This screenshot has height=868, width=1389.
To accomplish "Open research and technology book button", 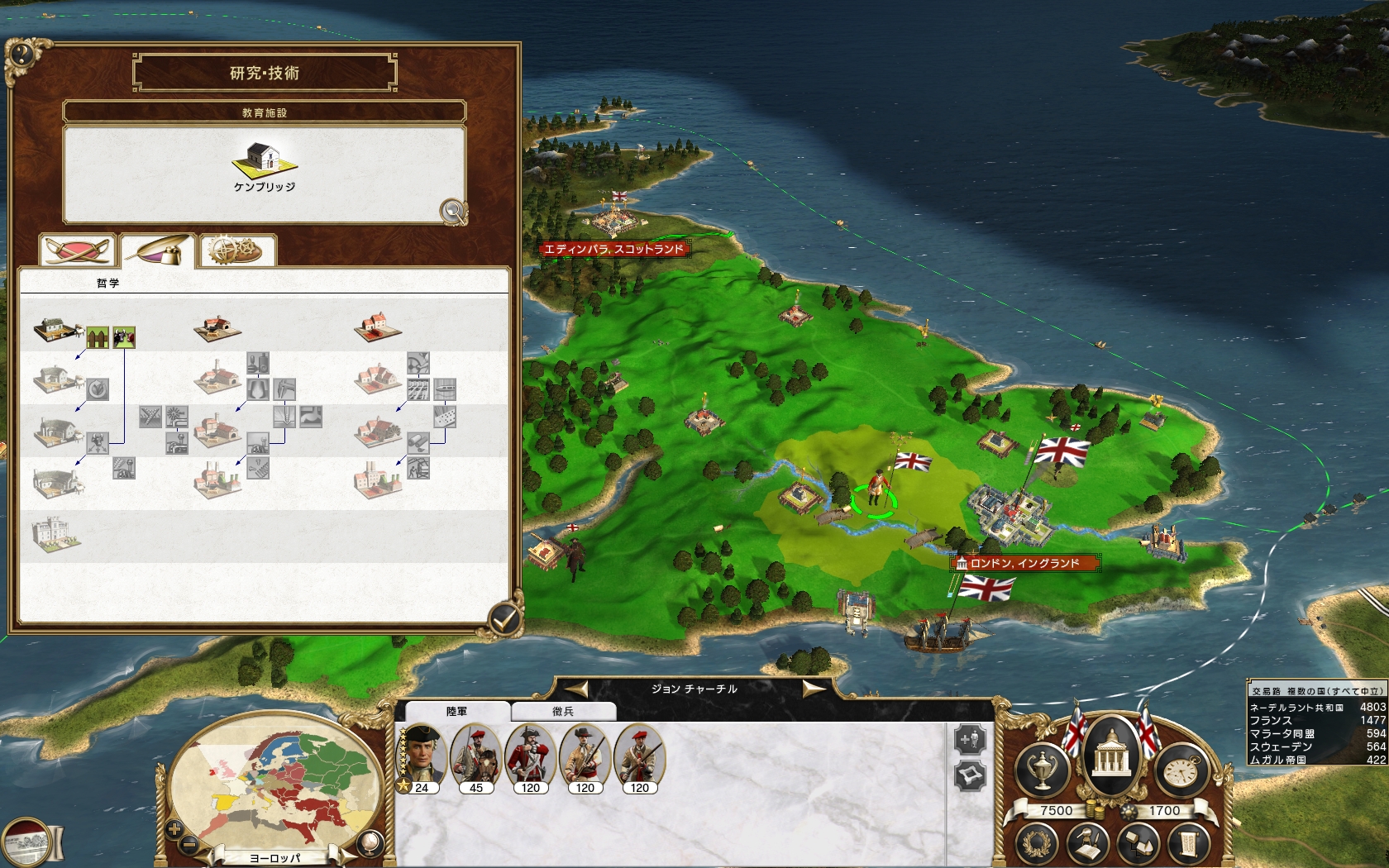I will pos(1088,845).
